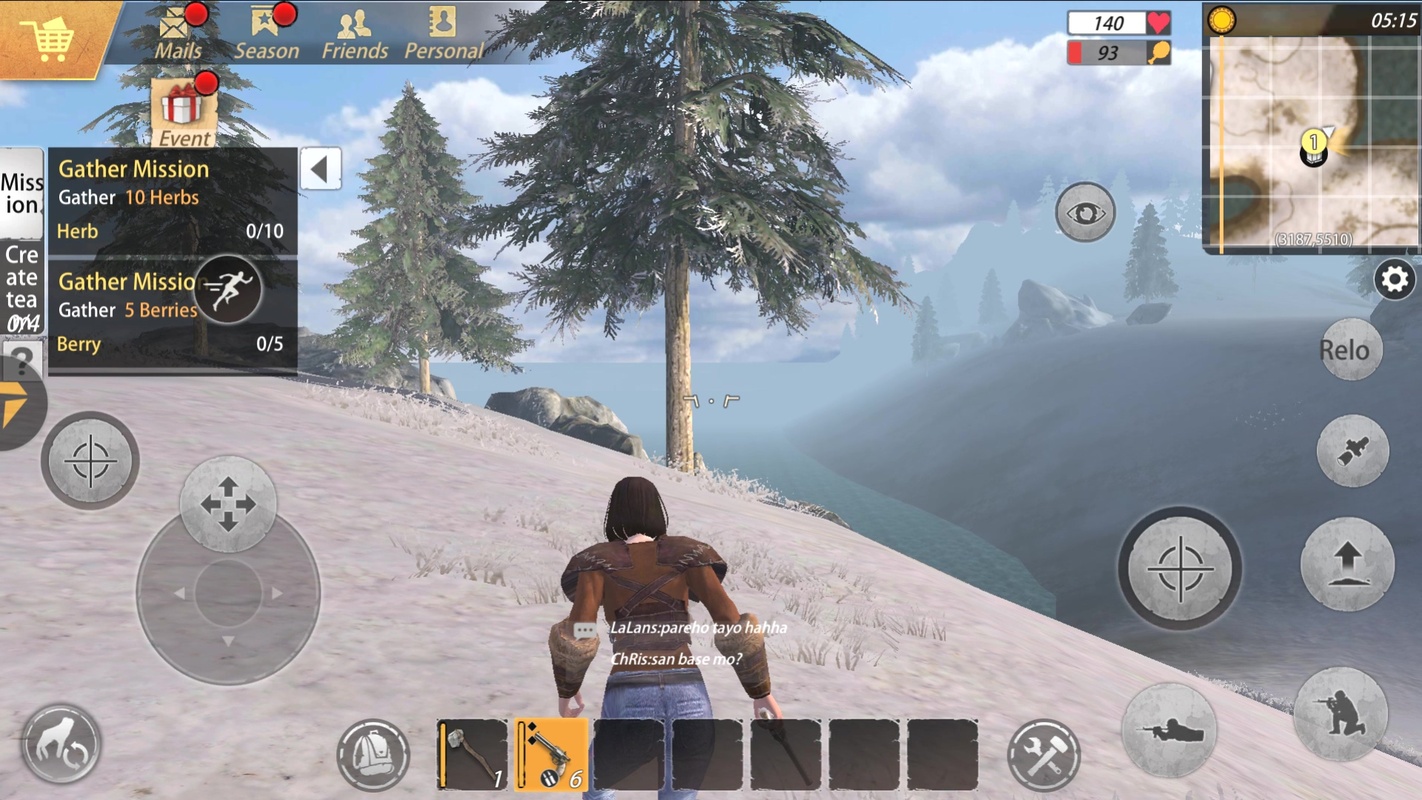Collapse the mission panel with arrow

coord(320,169)
